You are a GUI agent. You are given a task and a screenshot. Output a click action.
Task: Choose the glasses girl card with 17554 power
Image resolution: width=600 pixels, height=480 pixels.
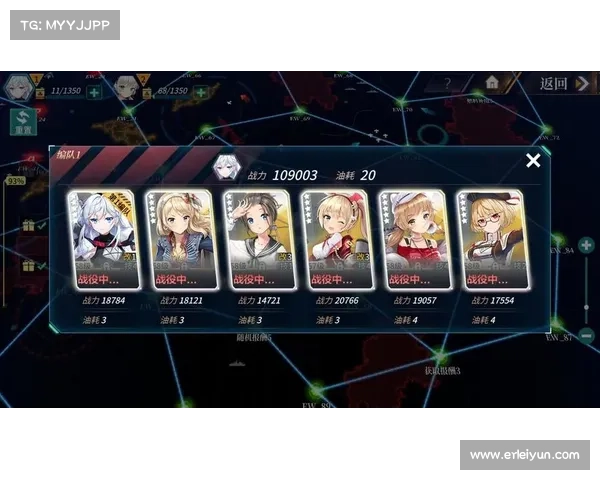[491, 240]
